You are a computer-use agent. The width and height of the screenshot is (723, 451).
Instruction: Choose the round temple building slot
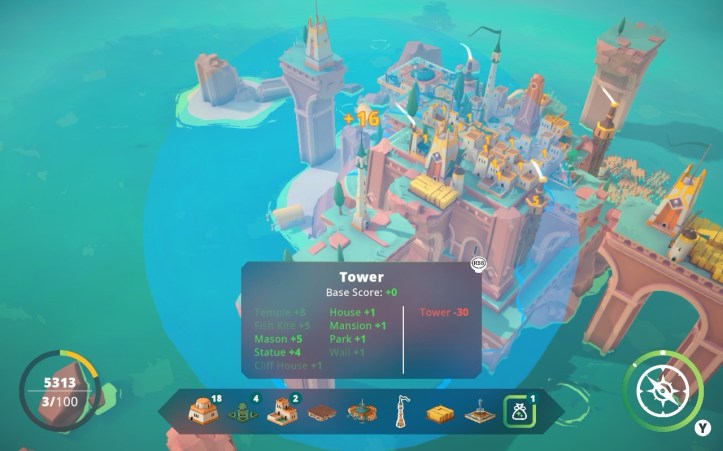pyautogui.click(x=361, y=412)
